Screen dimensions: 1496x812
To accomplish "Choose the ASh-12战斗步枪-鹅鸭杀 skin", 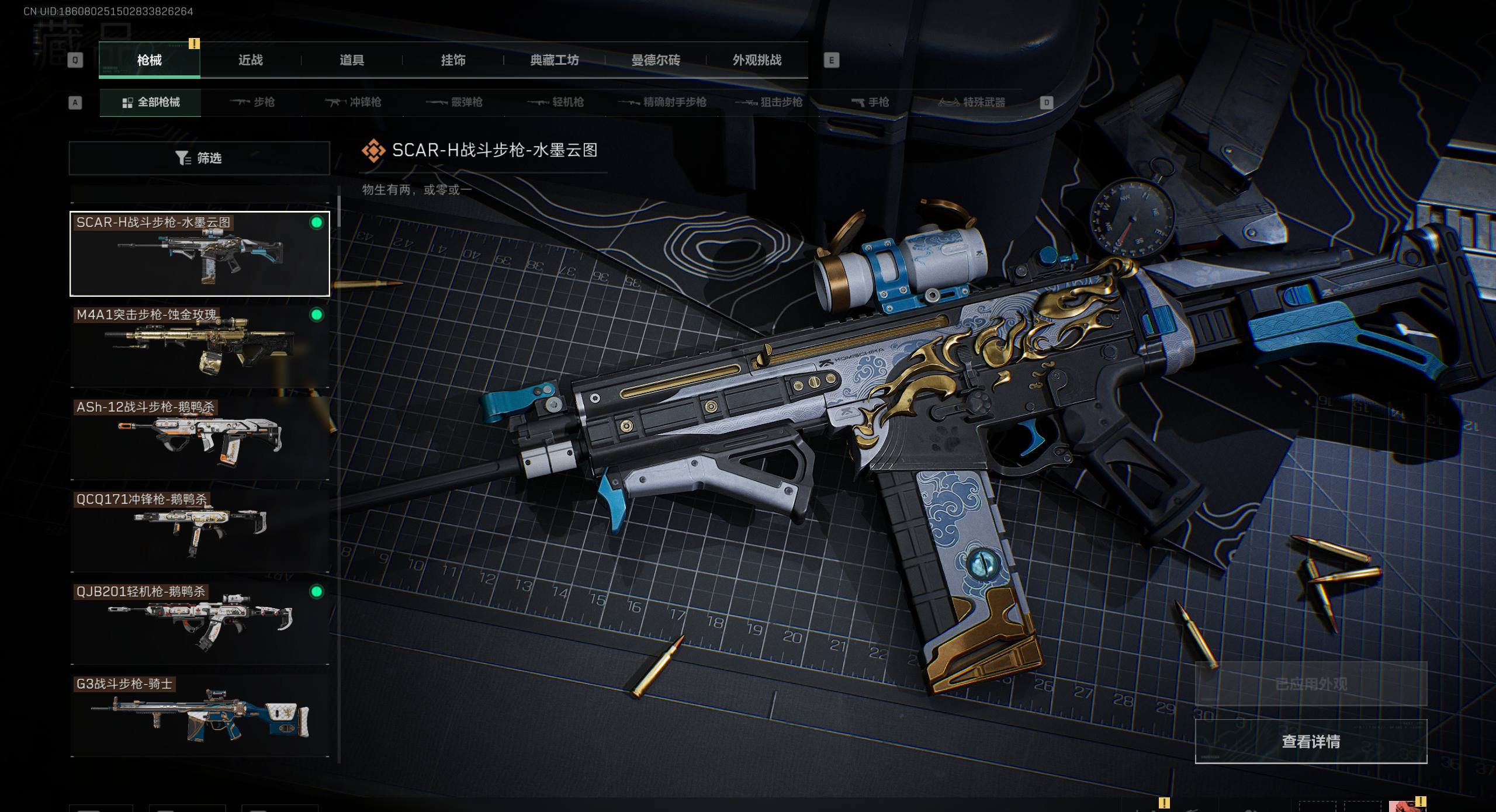I will (199, 439).
